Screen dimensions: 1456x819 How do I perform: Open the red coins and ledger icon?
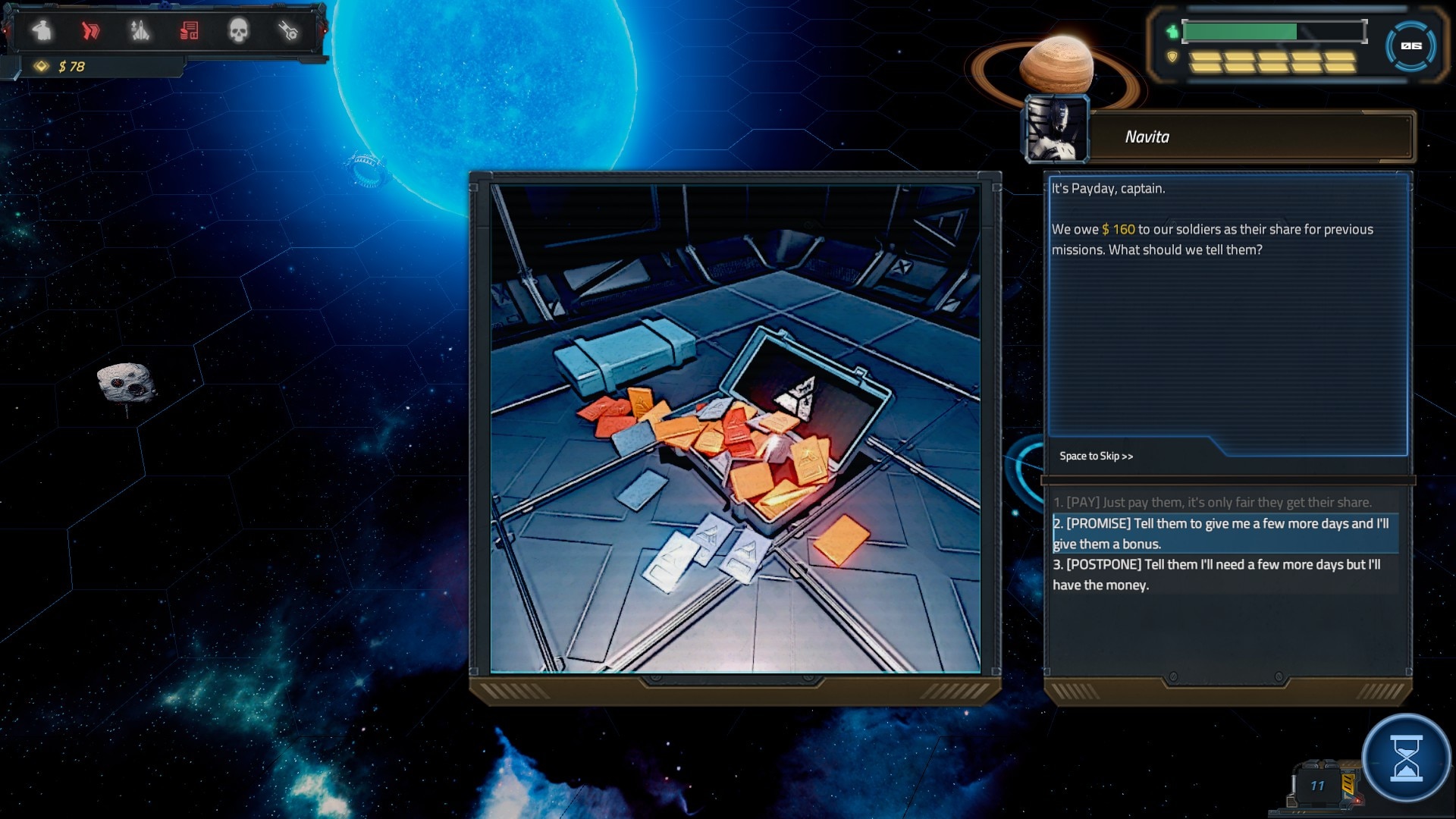point(189,30)
